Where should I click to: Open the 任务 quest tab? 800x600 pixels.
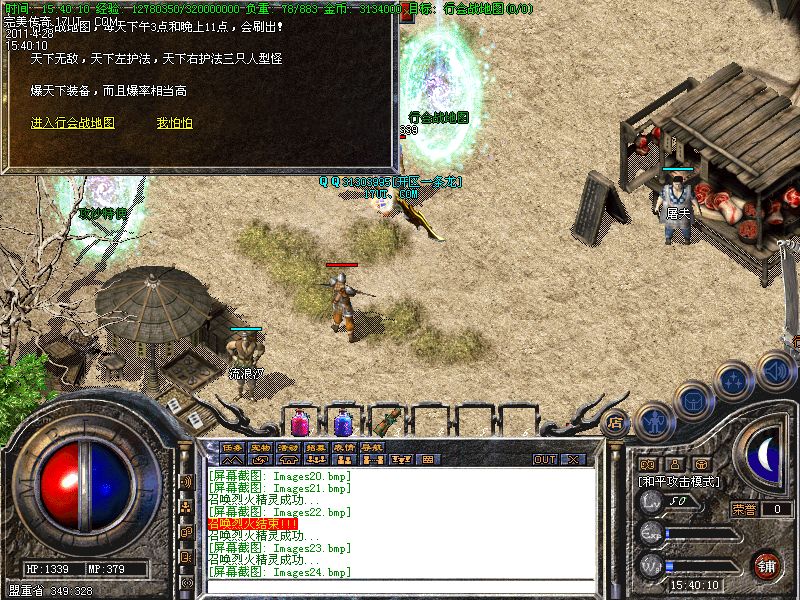pyautogui.click(x=233, y=446)
